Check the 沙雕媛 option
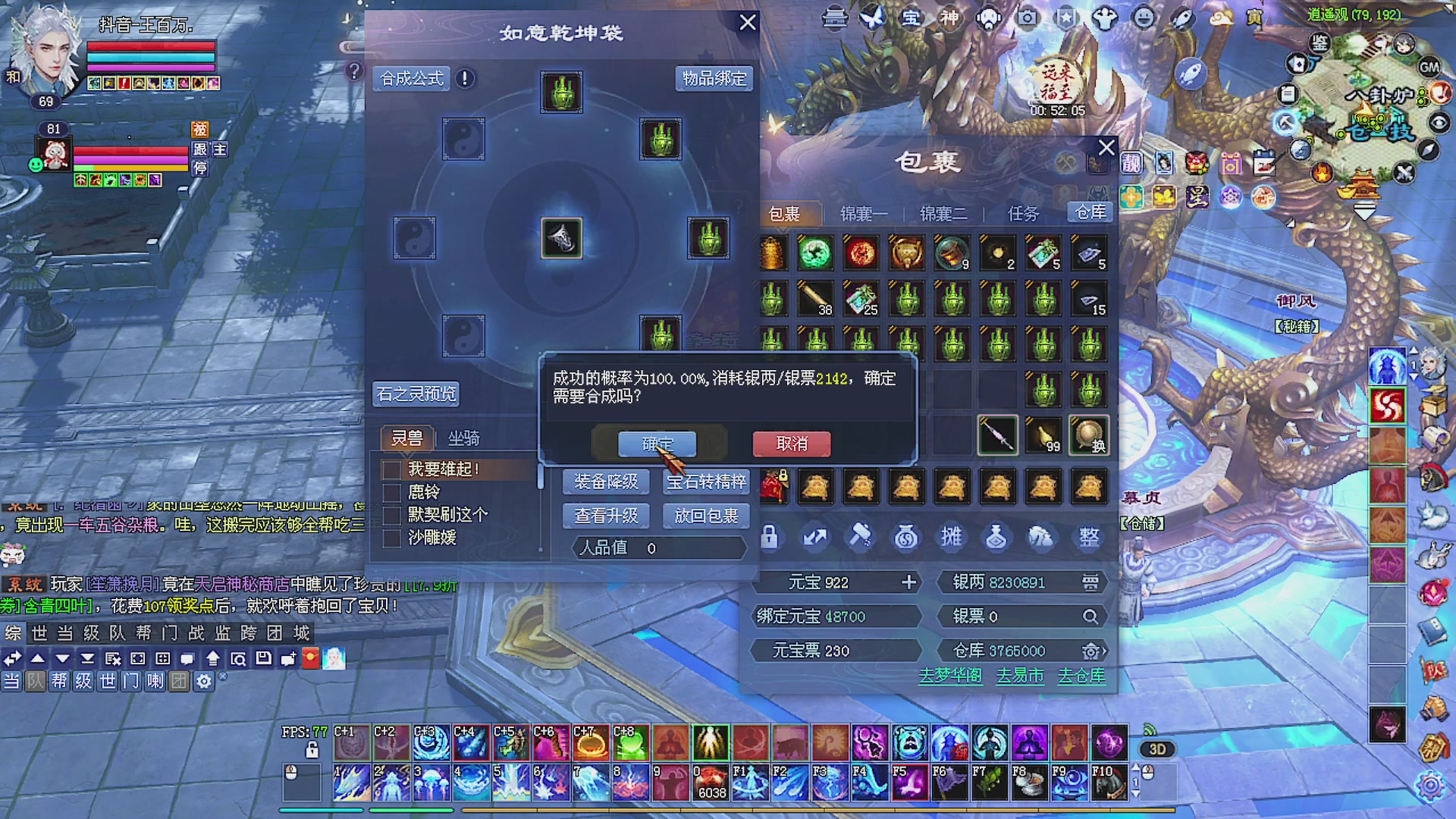This screenshot has height=819, width=1456. point(391,538)
